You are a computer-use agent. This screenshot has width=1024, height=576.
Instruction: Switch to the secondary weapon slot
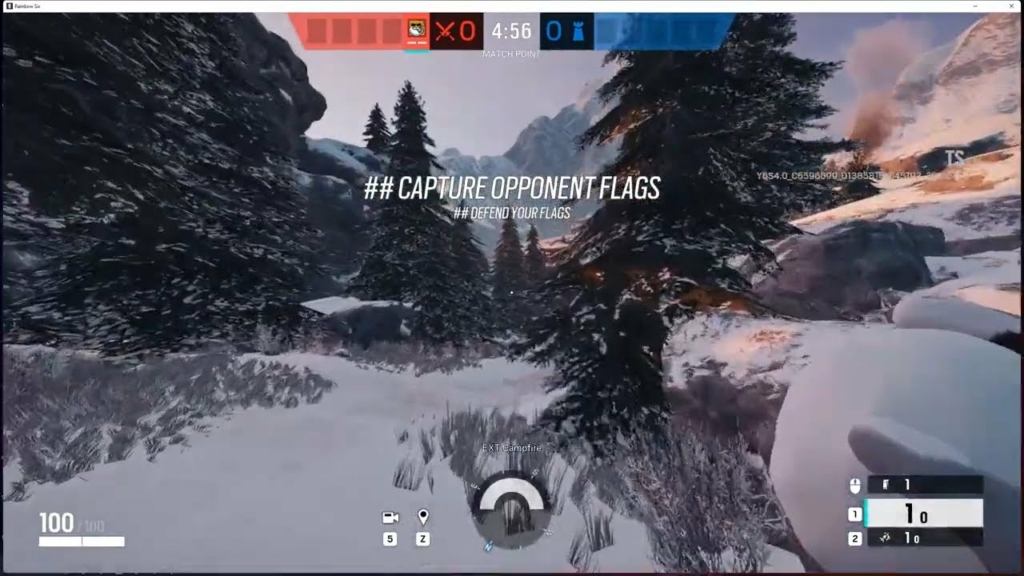coord(922,539)
